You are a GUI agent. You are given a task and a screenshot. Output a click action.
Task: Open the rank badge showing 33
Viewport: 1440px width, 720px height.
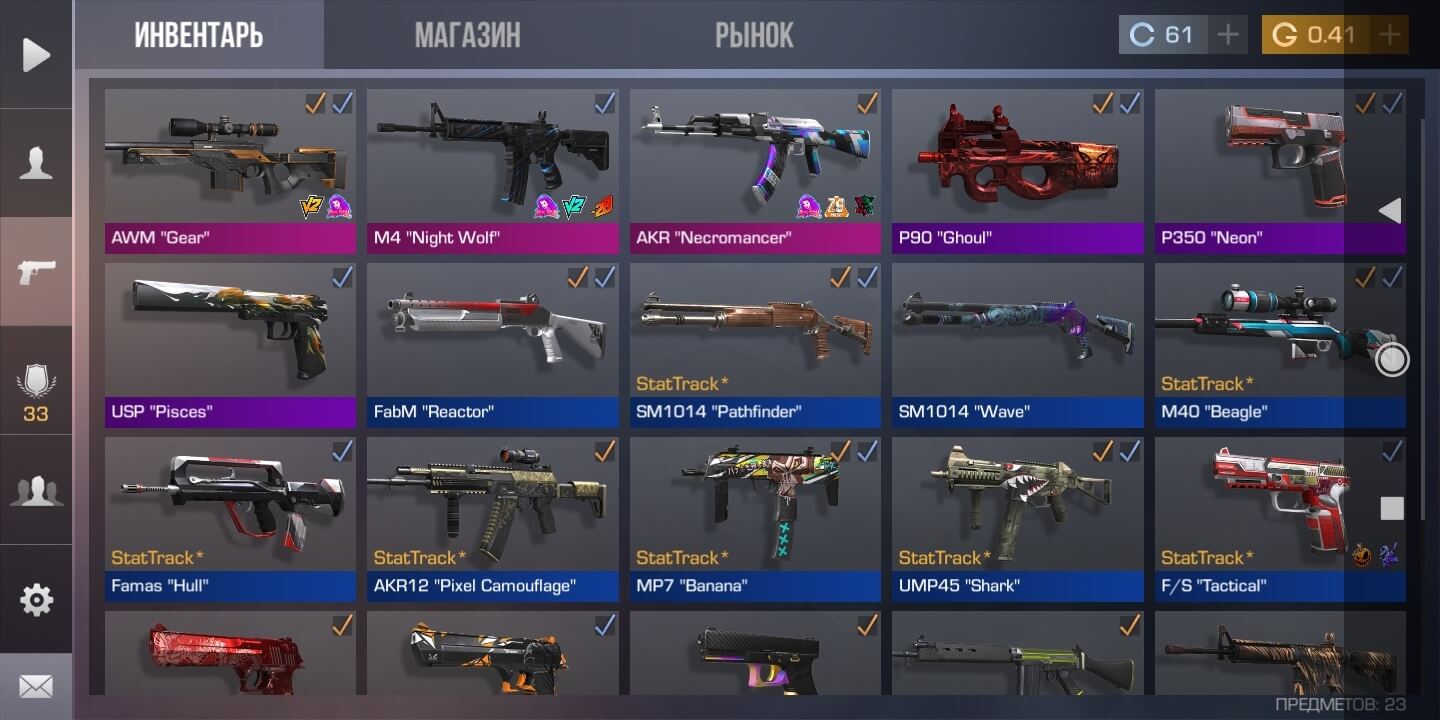click(36, 390)
